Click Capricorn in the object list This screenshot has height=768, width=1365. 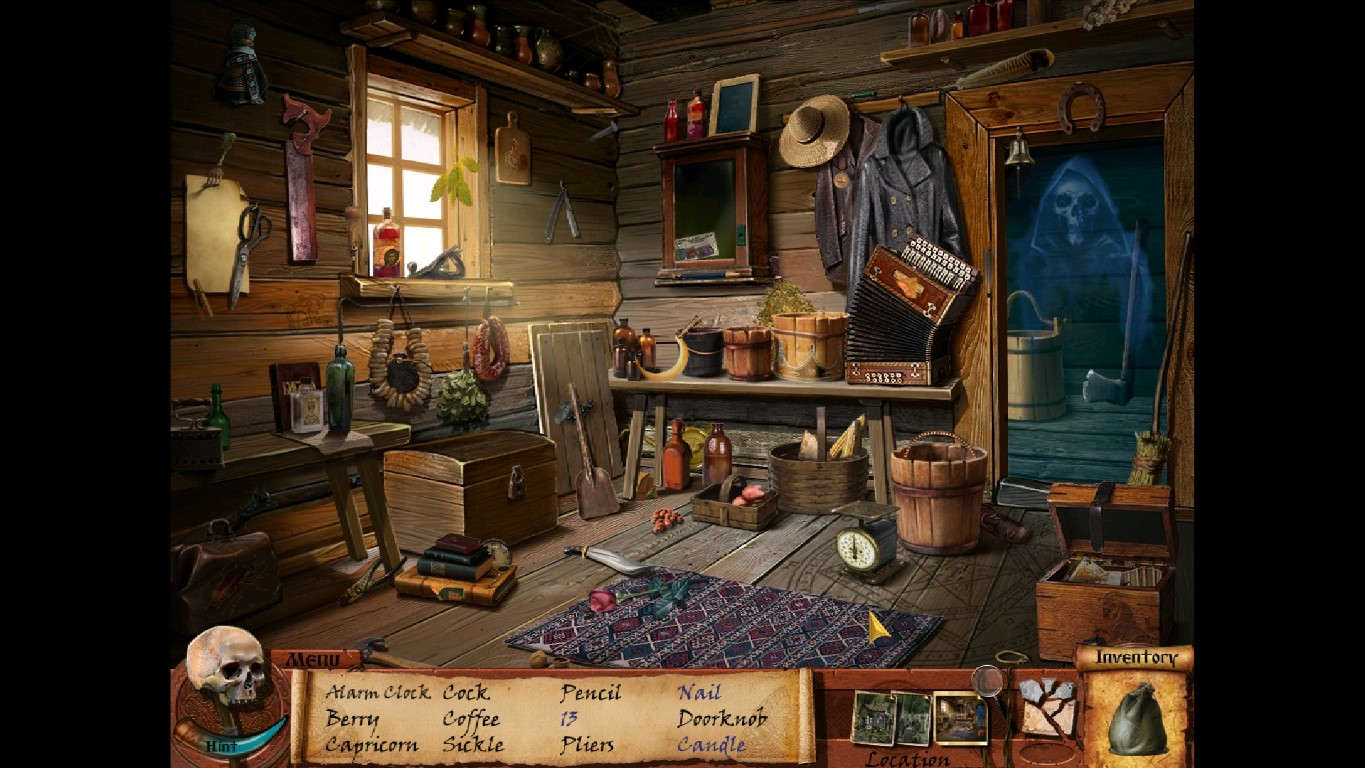pyautogui.click(x=372, y=745)
